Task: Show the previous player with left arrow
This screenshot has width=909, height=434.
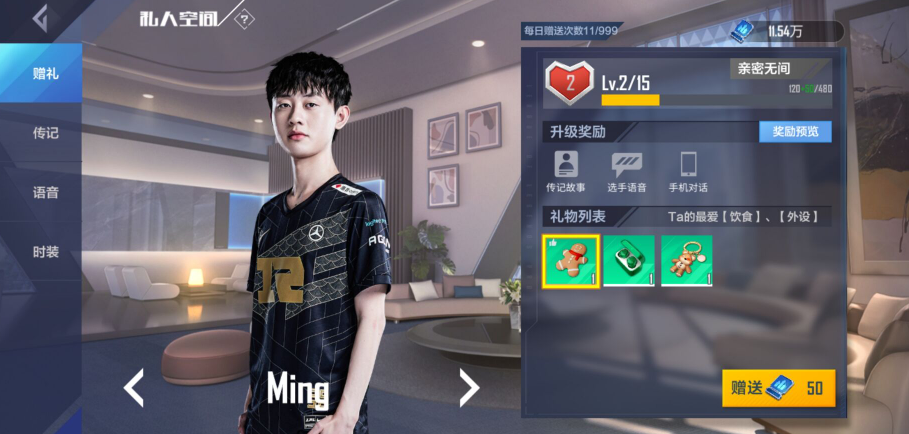Action: tap(135, 386)
